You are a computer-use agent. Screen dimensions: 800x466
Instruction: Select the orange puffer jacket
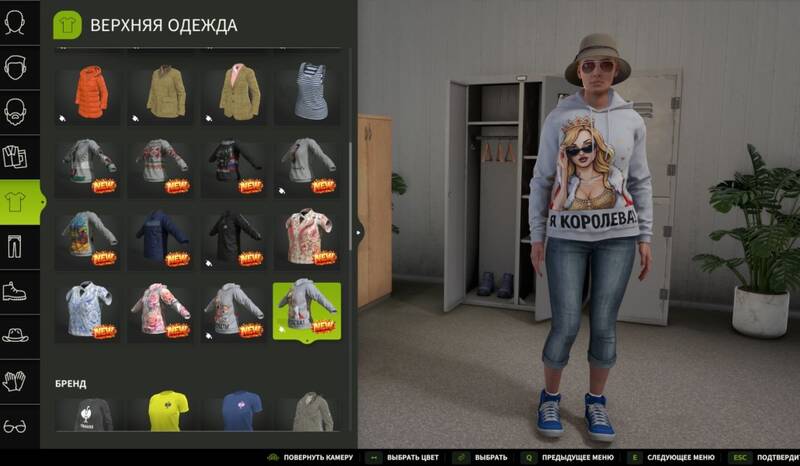(89, 91)
